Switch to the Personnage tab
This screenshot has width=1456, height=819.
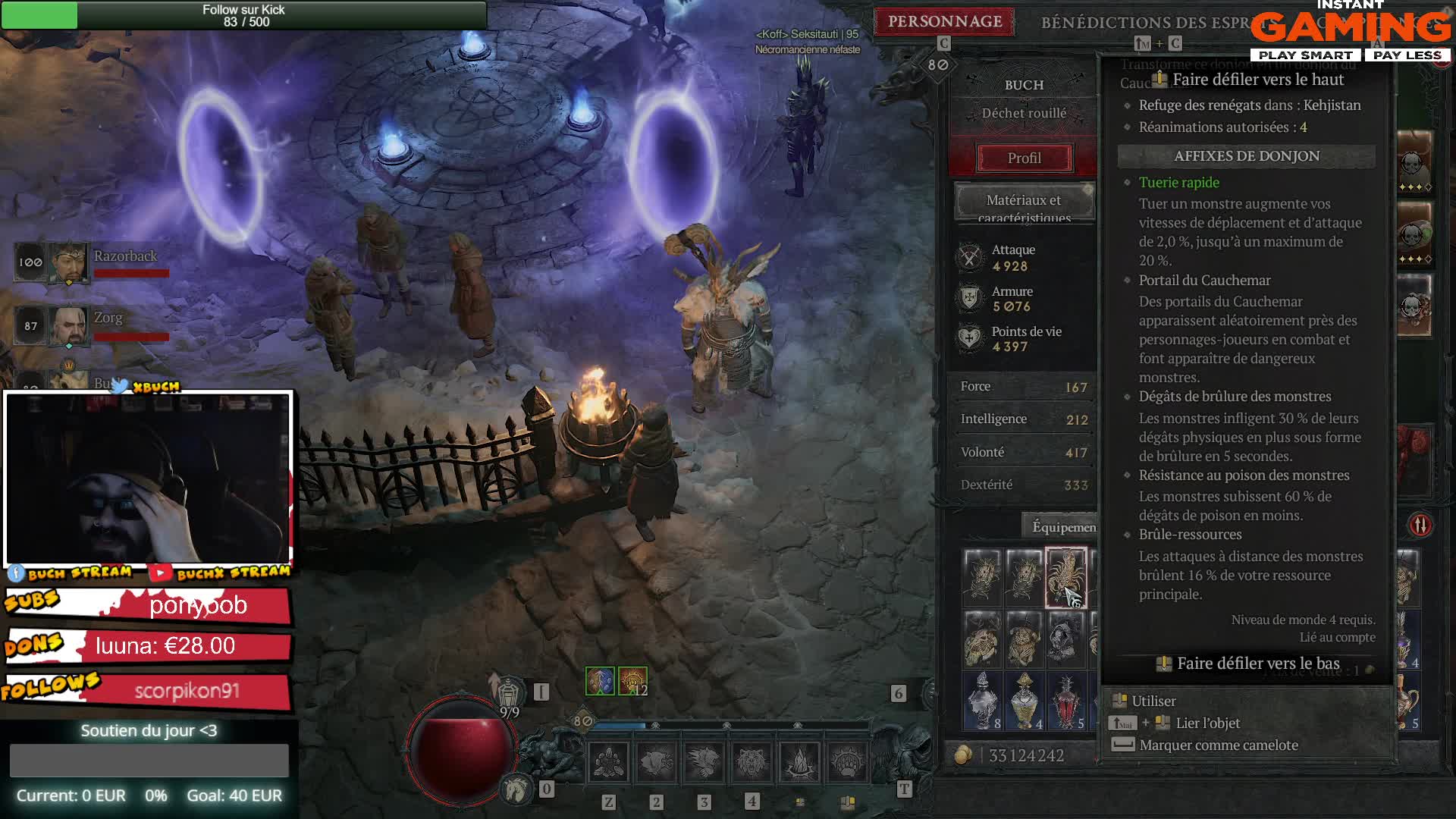click(945, 21)
